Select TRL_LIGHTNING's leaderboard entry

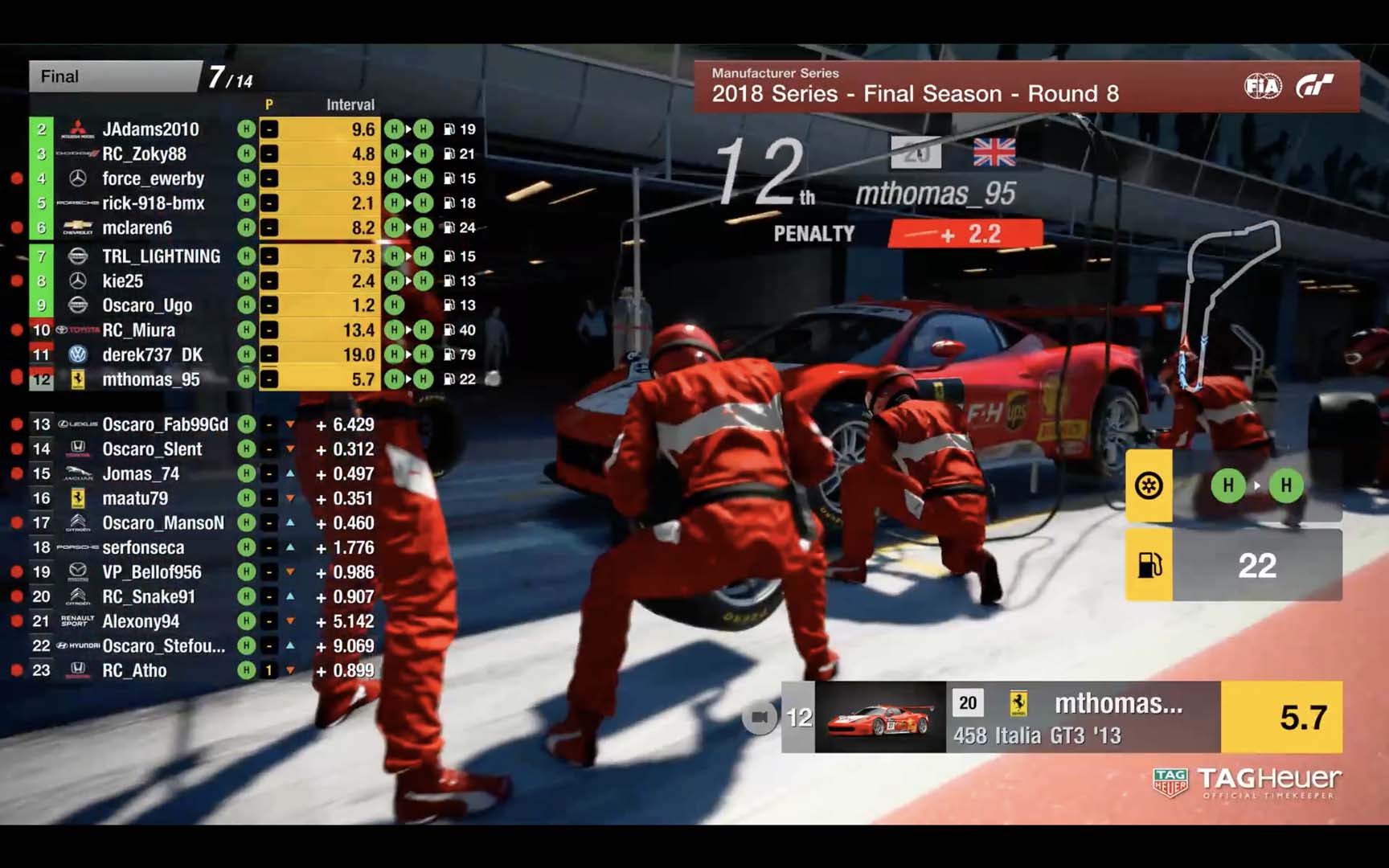161,256
